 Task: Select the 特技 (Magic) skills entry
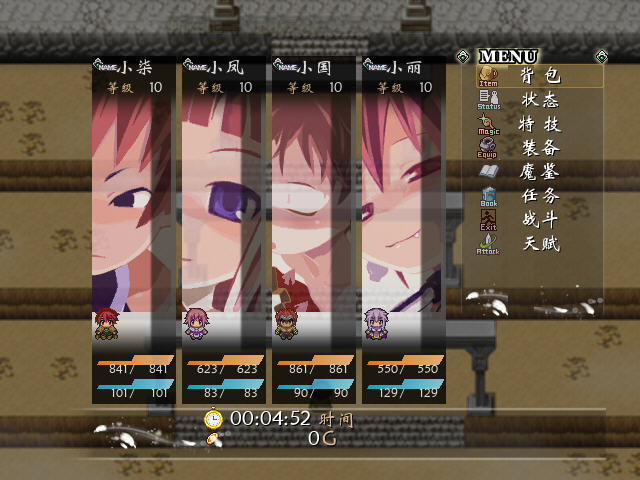coord(540,124)
